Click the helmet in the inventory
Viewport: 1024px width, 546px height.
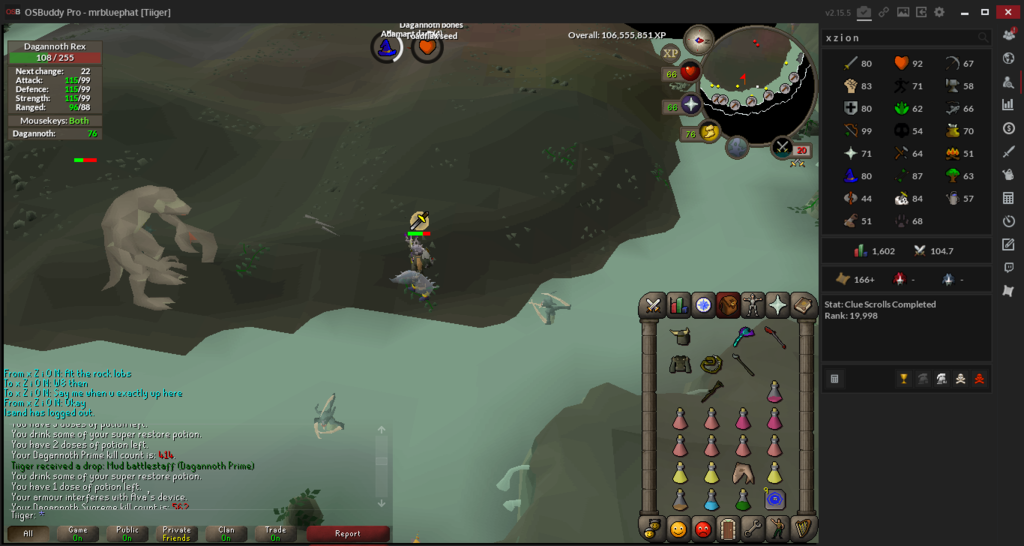[680, 337]
